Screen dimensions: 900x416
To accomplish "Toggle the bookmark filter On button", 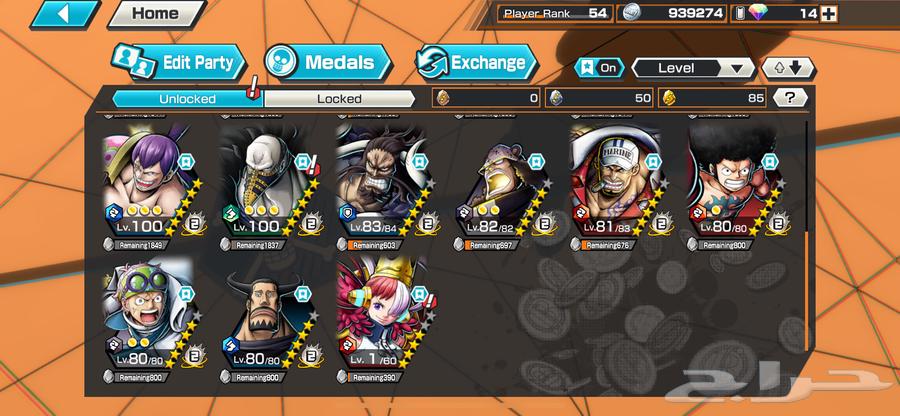I will [x=598, y=68].
